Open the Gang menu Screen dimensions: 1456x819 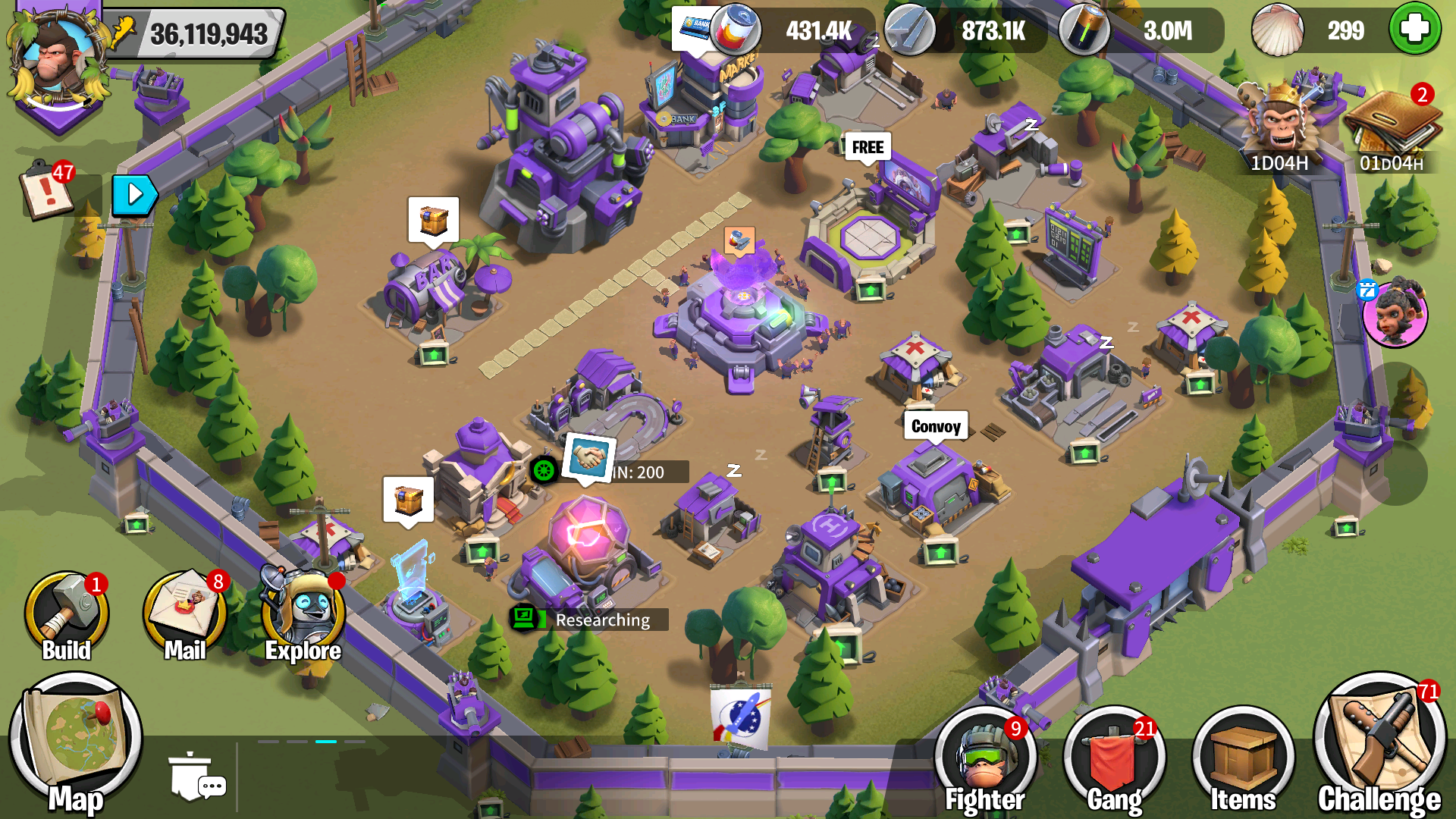point(1114,758)
